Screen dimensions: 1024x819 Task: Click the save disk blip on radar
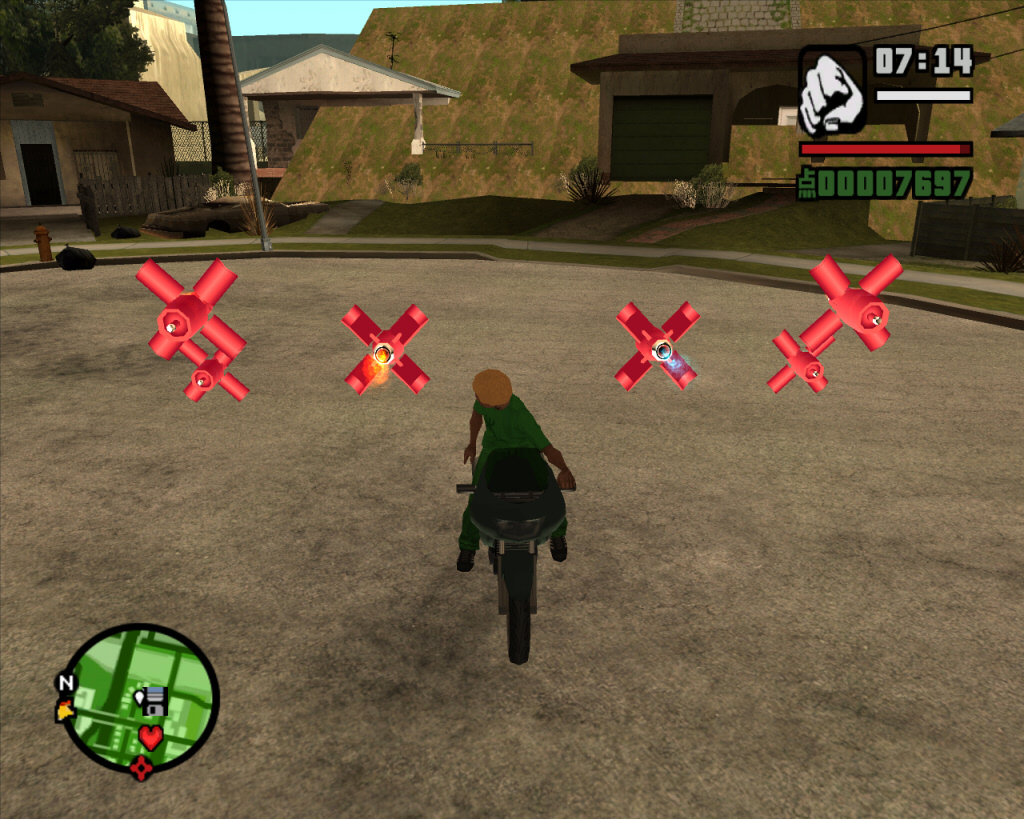pyautogui.click(x=154, y=700)
